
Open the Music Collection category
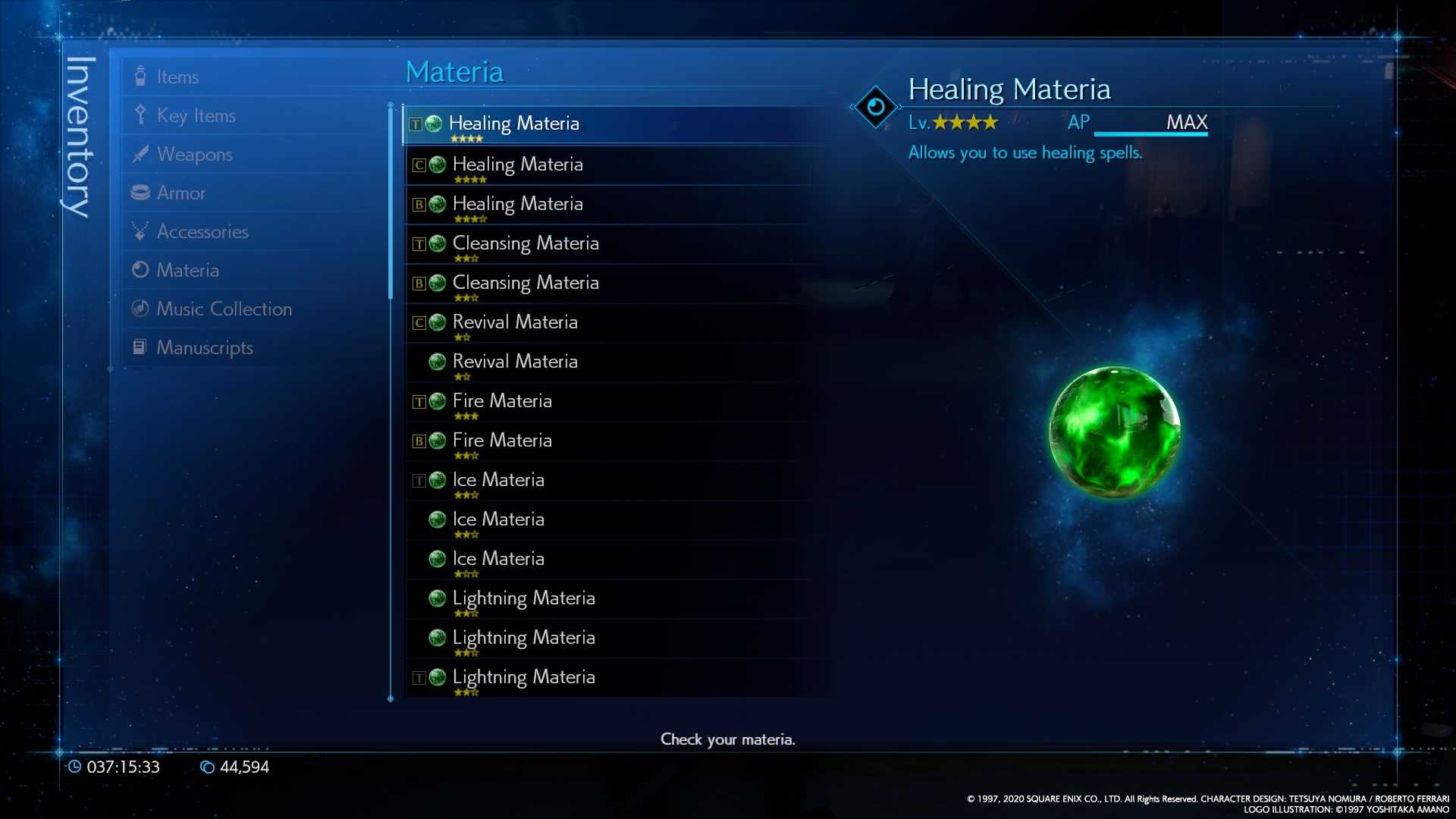[x=224, y=309]
